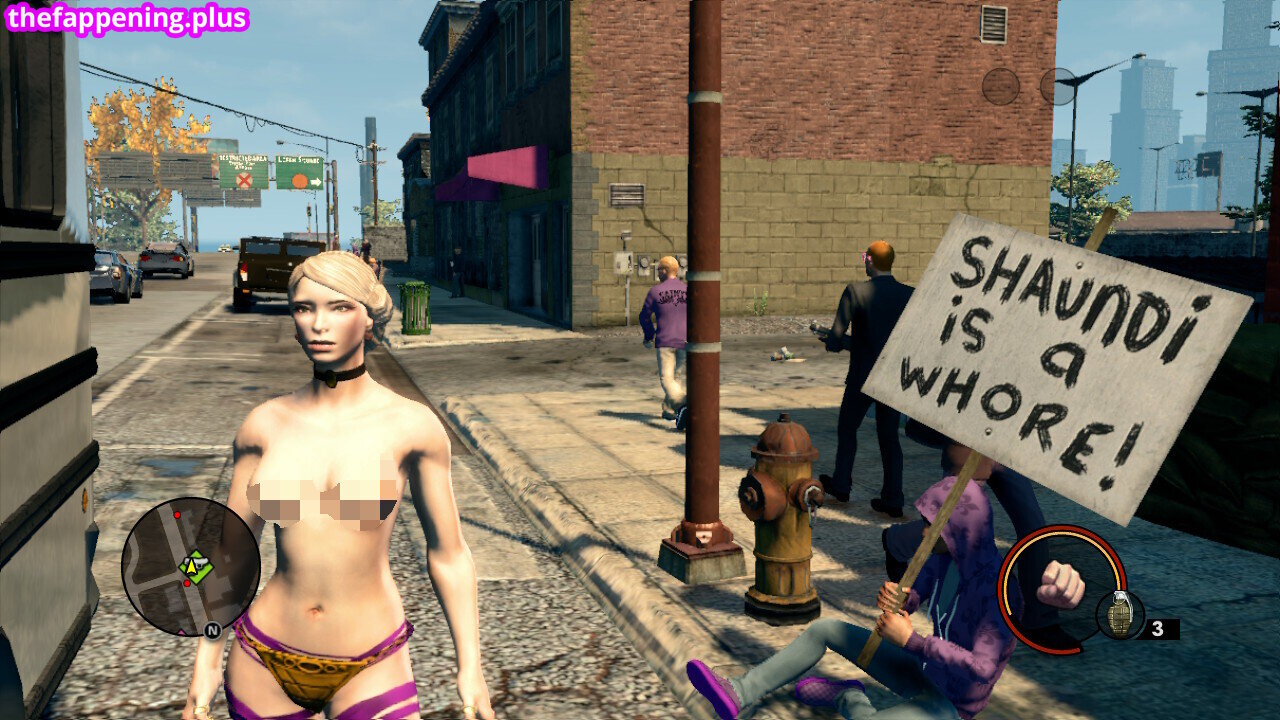Choose the grenade icon
Viewport: 1280px width, 720px height.
(1119, 615)
